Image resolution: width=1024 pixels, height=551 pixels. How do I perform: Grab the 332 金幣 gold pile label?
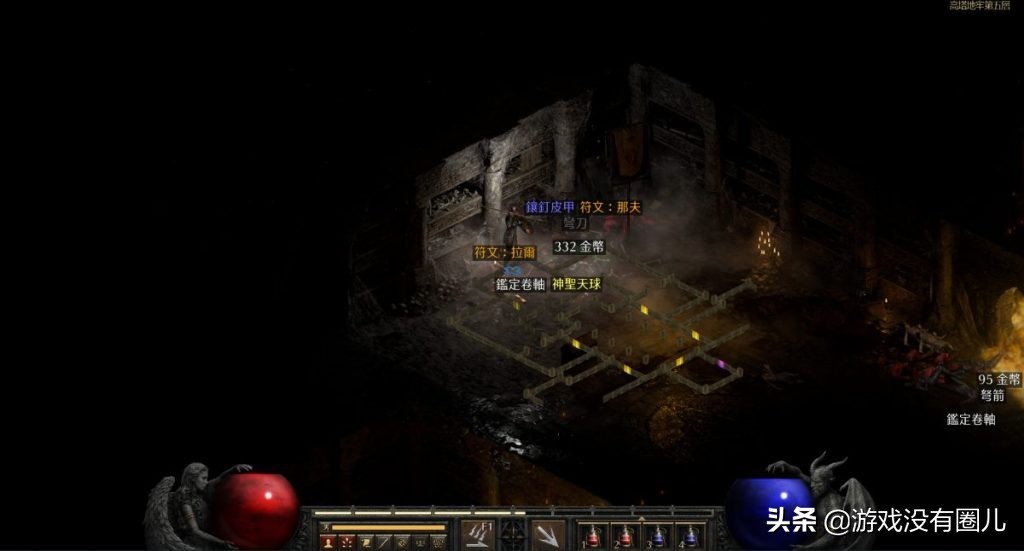579,246
